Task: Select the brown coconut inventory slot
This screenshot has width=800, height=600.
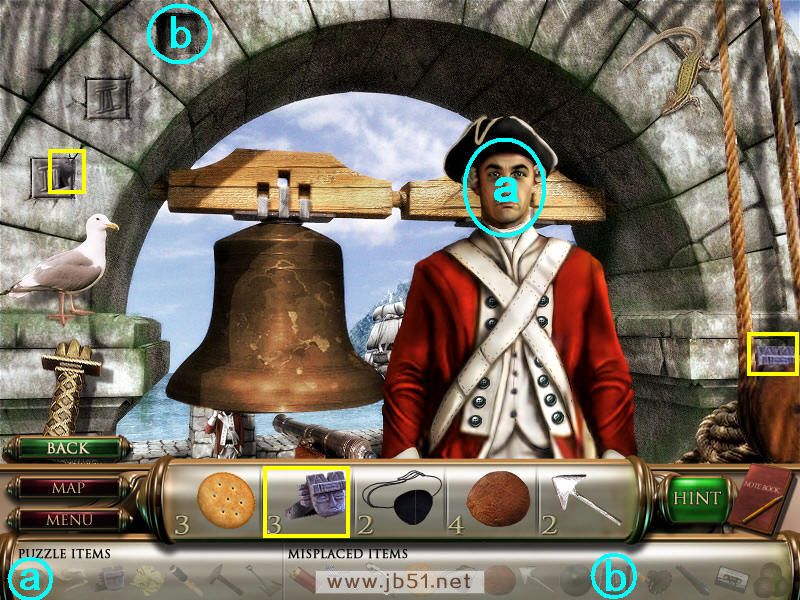Action: (x=493, y=498)
